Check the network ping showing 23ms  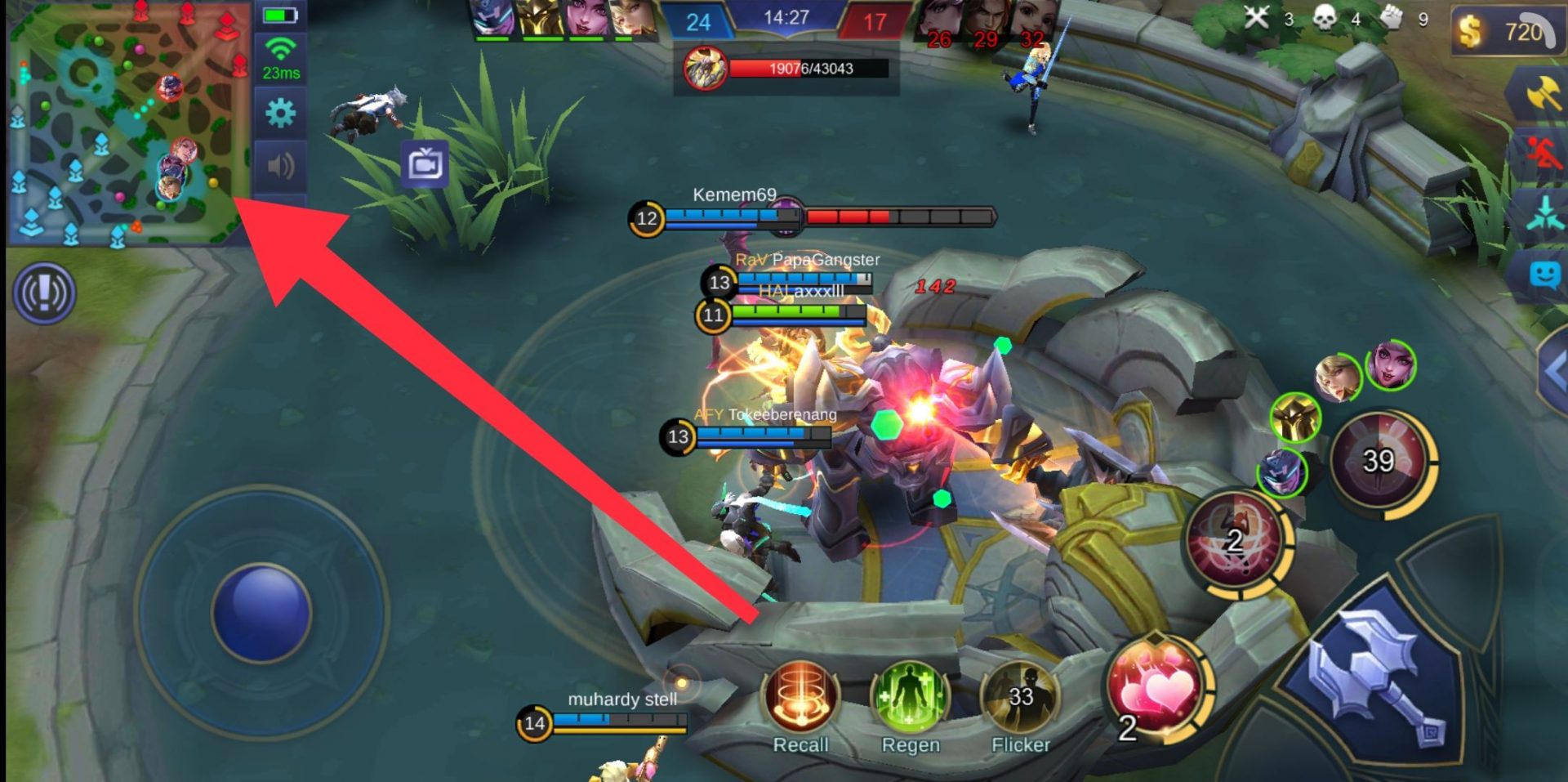tap(281, 59)
